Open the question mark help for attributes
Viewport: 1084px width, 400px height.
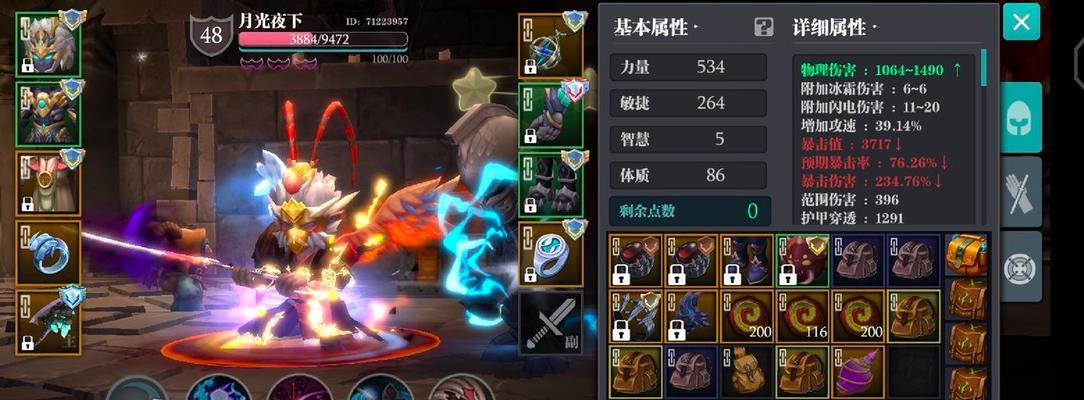tap(764, 27)
